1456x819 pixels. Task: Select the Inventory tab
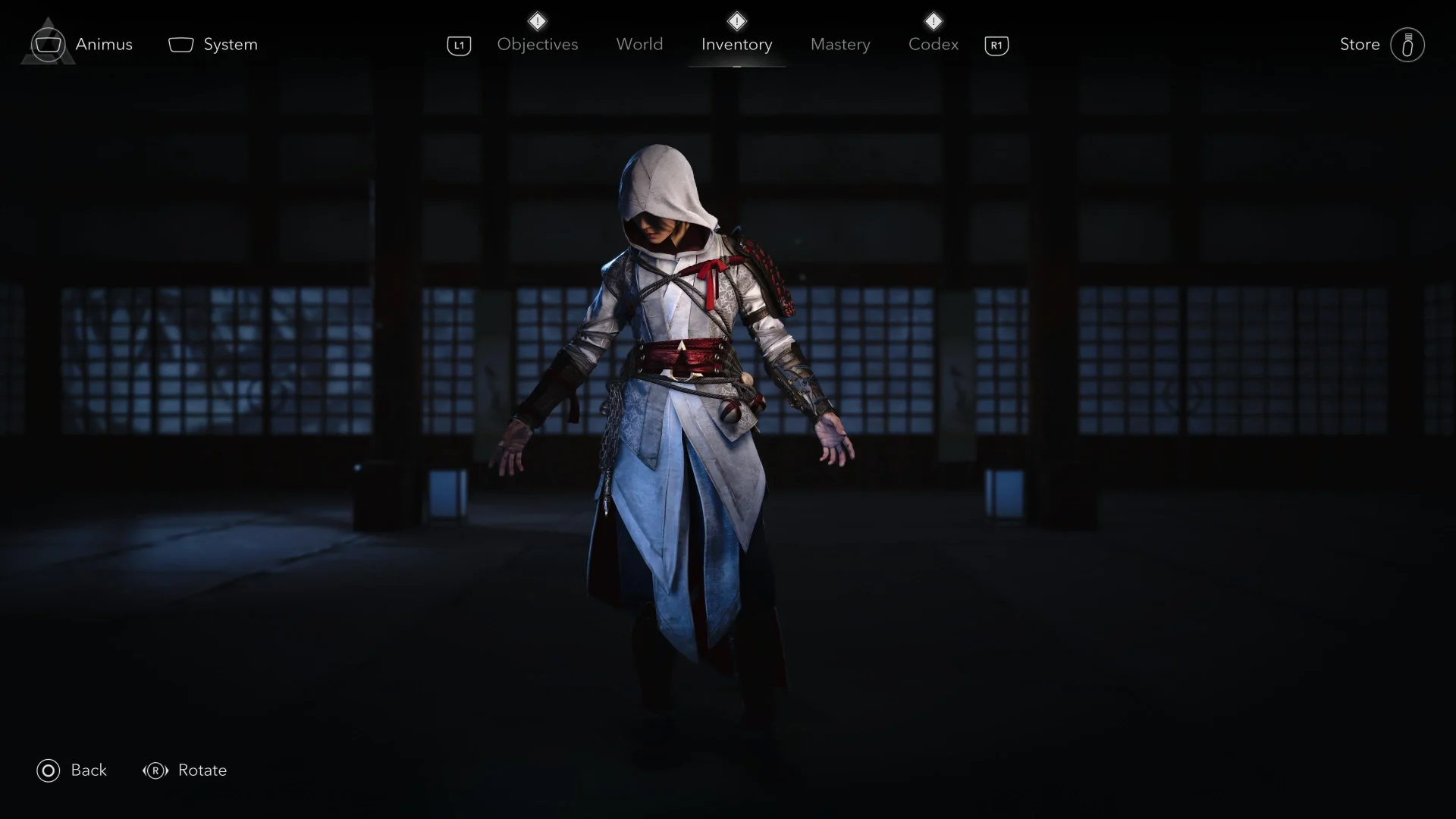pyautogui.click(x=736, y=44)
